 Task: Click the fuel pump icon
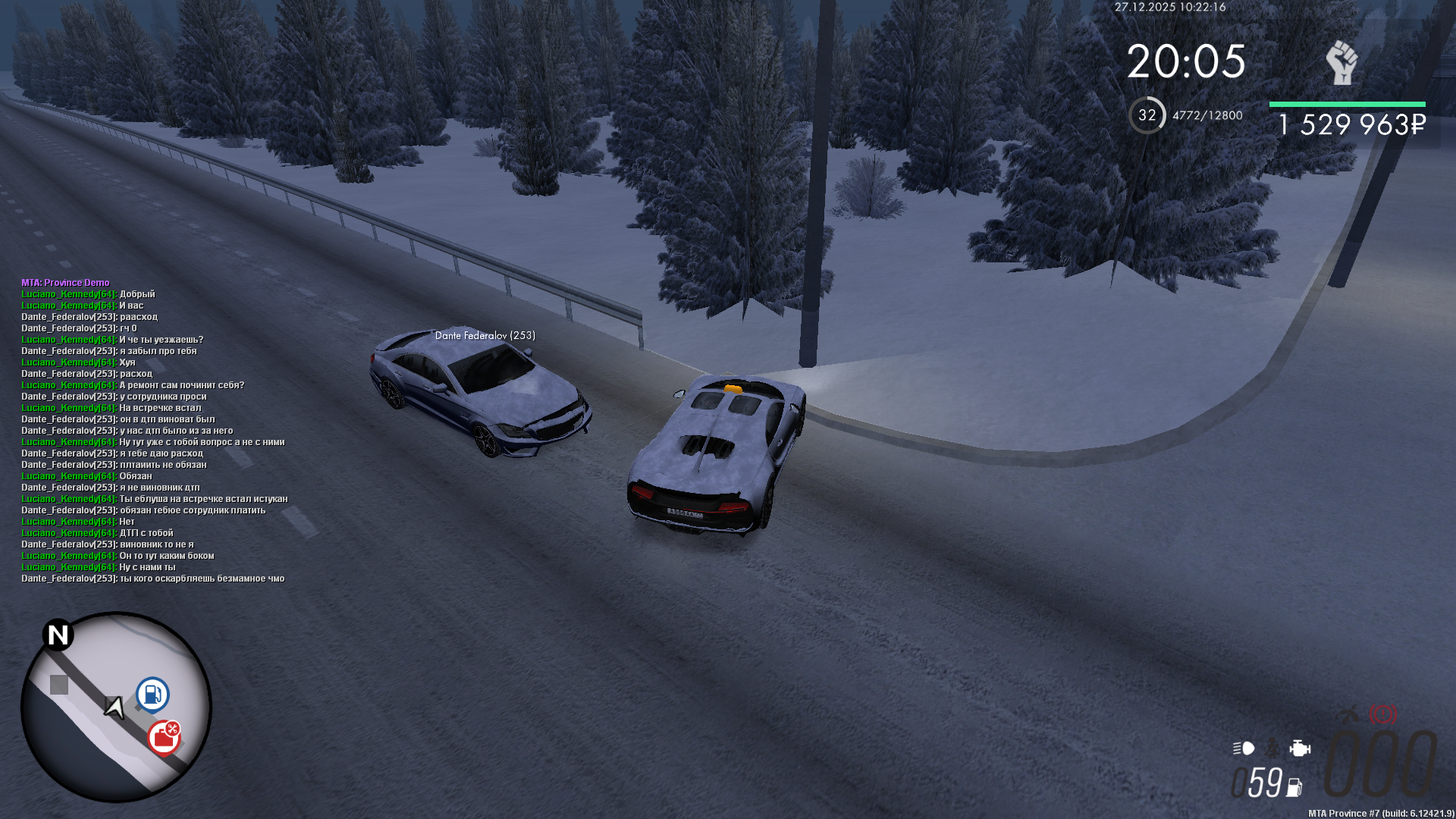point(1294,788)
